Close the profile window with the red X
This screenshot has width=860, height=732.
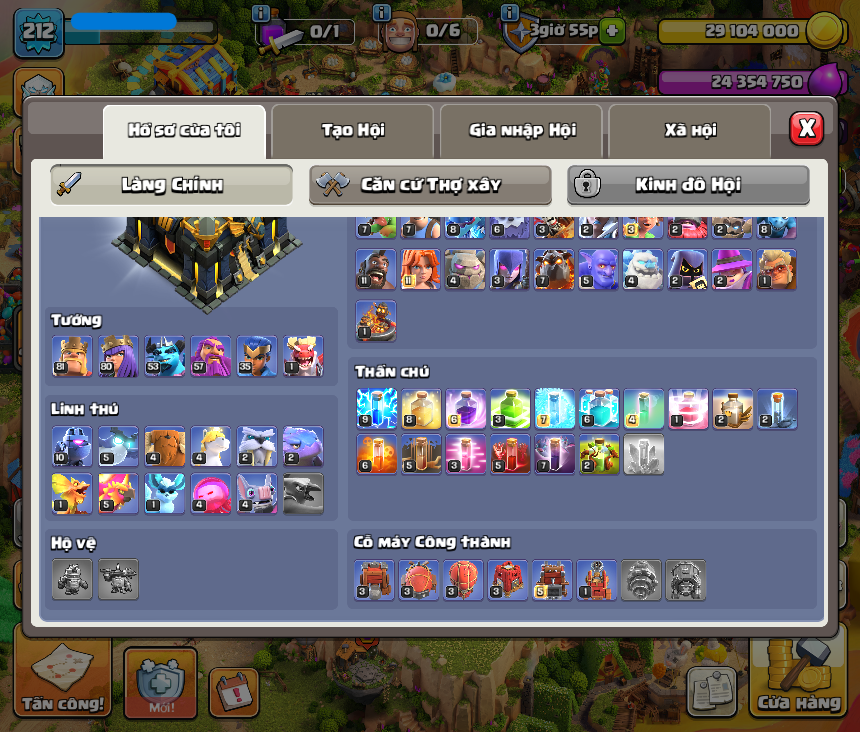pos(806,128)
